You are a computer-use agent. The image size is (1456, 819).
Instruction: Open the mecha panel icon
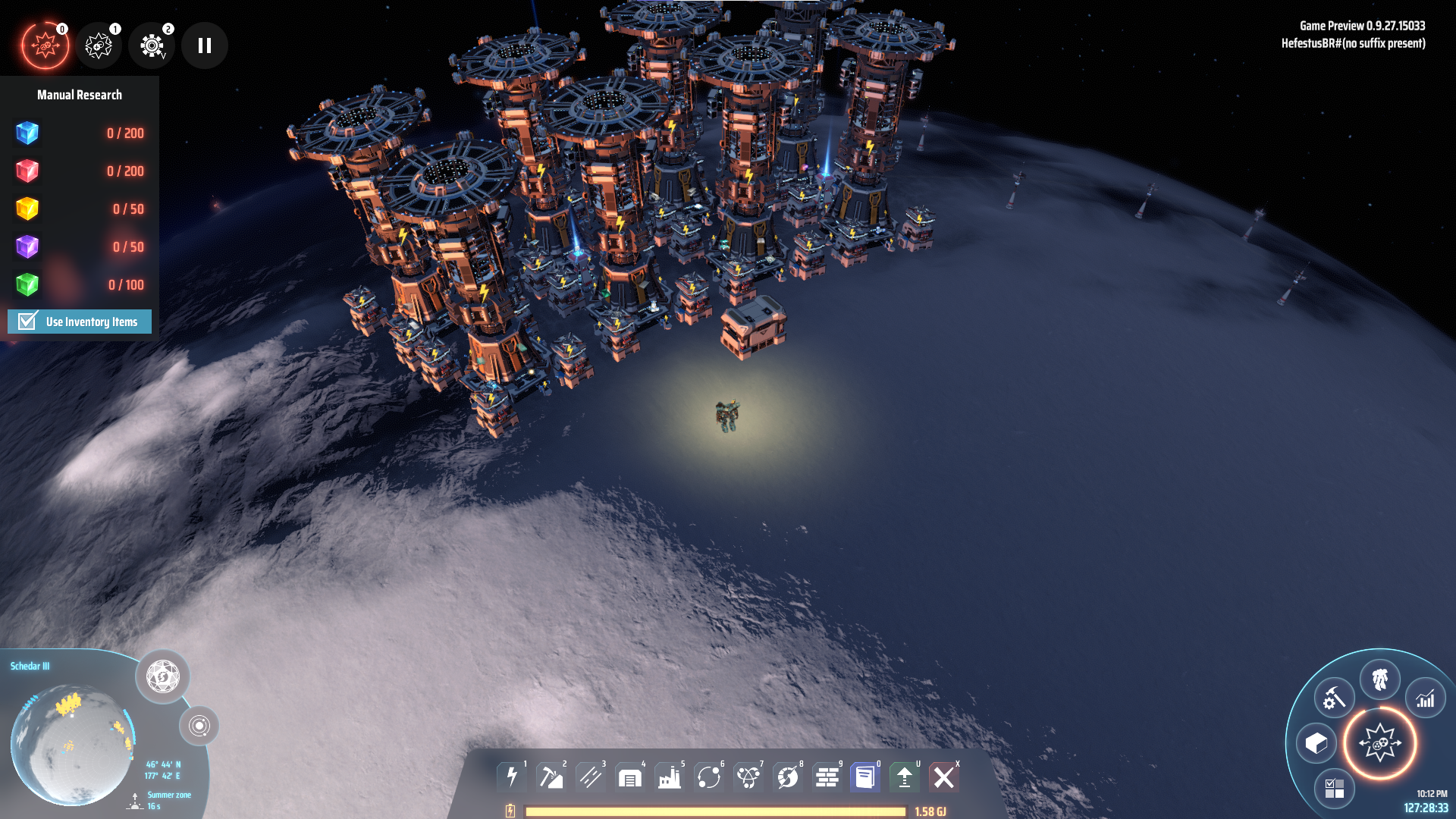pyautogui.click(x=1379, y=679)
